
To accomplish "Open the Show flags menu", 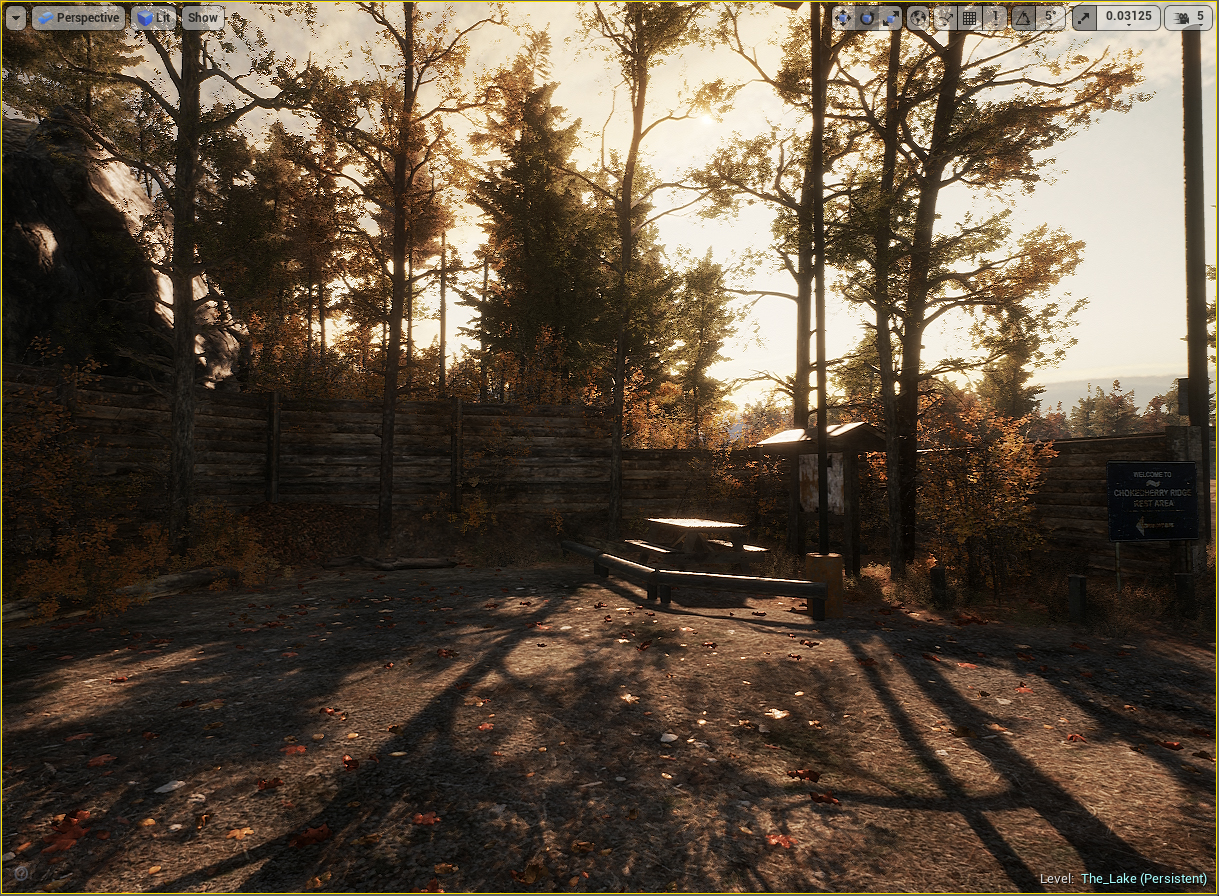I will (203, 18).
